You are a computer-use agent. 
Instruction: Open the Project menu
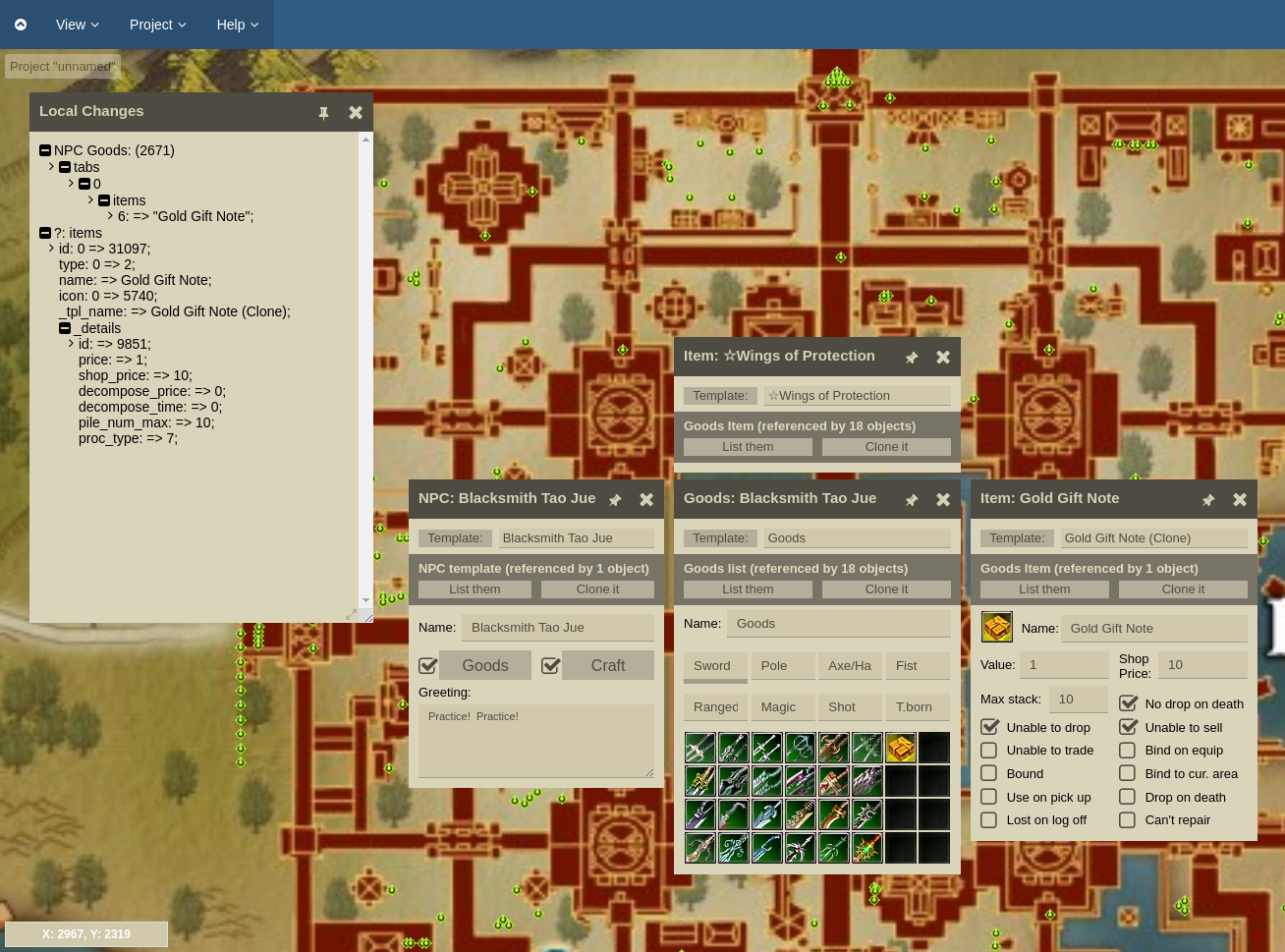(157, 25)
